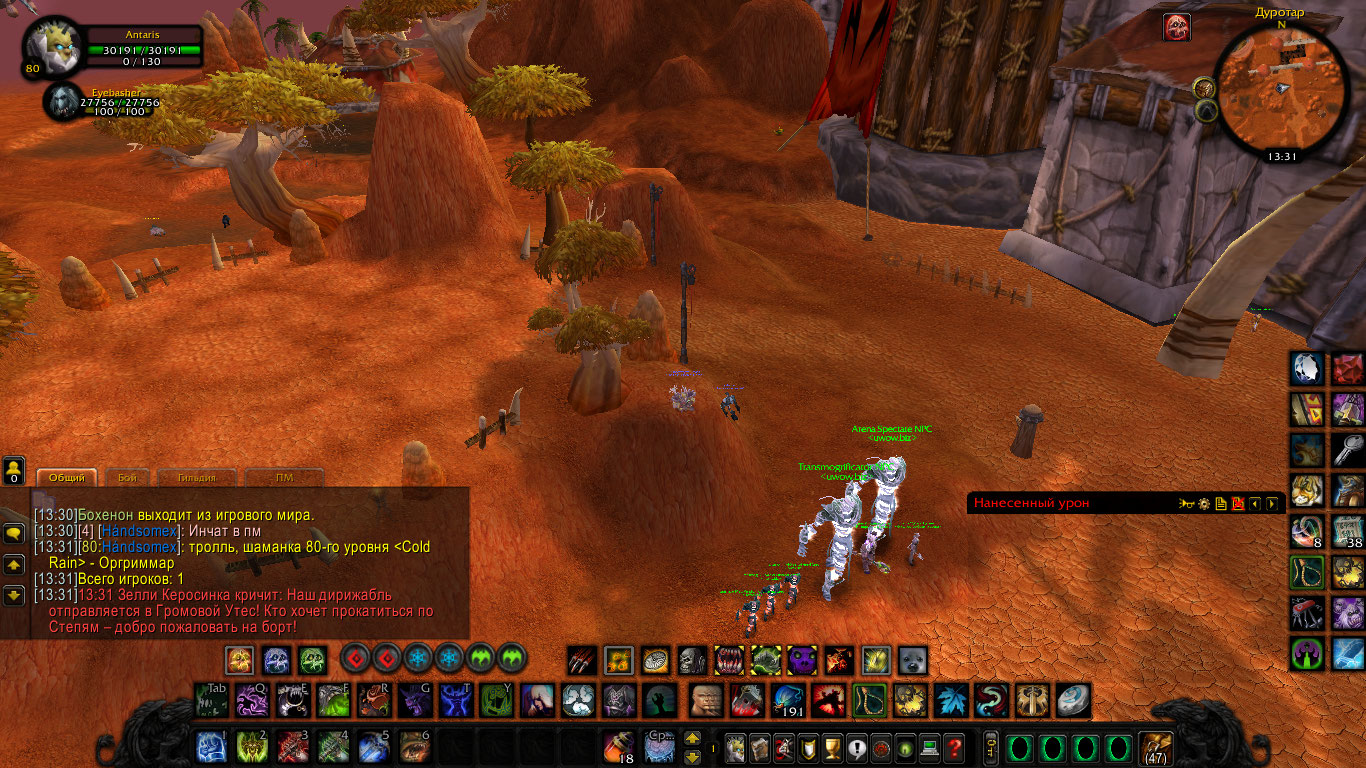Open the main backpack with 47 free slots
The image size is (1366, 768).
[x=1156, y=747]
